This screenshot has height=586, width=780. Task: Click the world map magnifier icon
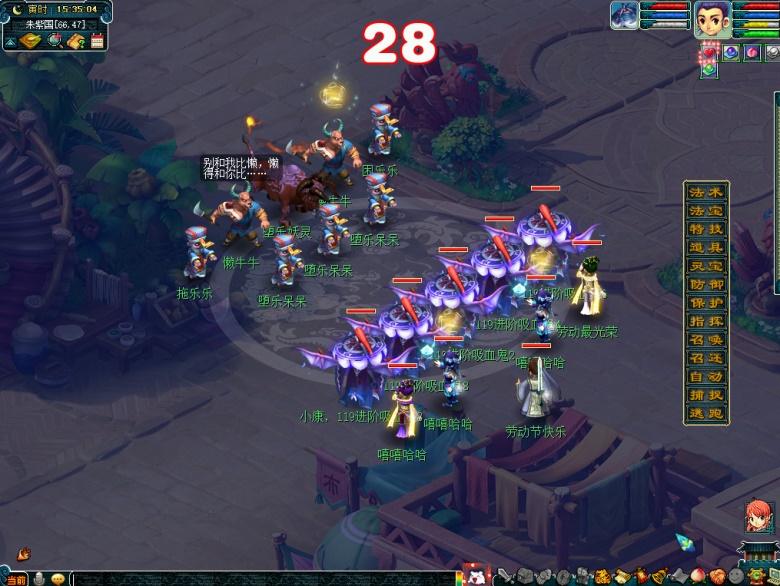[x=54, y=41]
